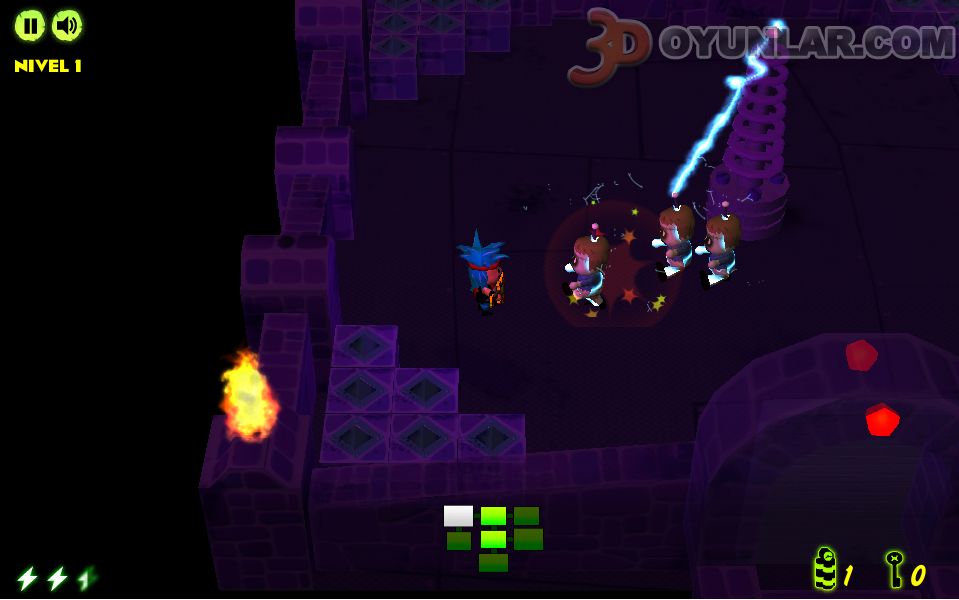Pause the game with the pause button

[30, 25]
